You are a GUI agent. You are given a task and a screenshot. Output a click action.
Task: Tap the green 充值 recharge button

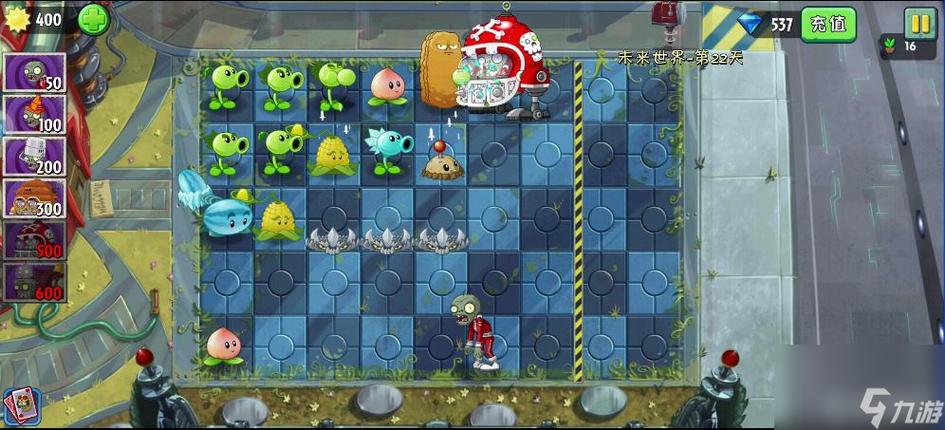[x=828, y=23]
